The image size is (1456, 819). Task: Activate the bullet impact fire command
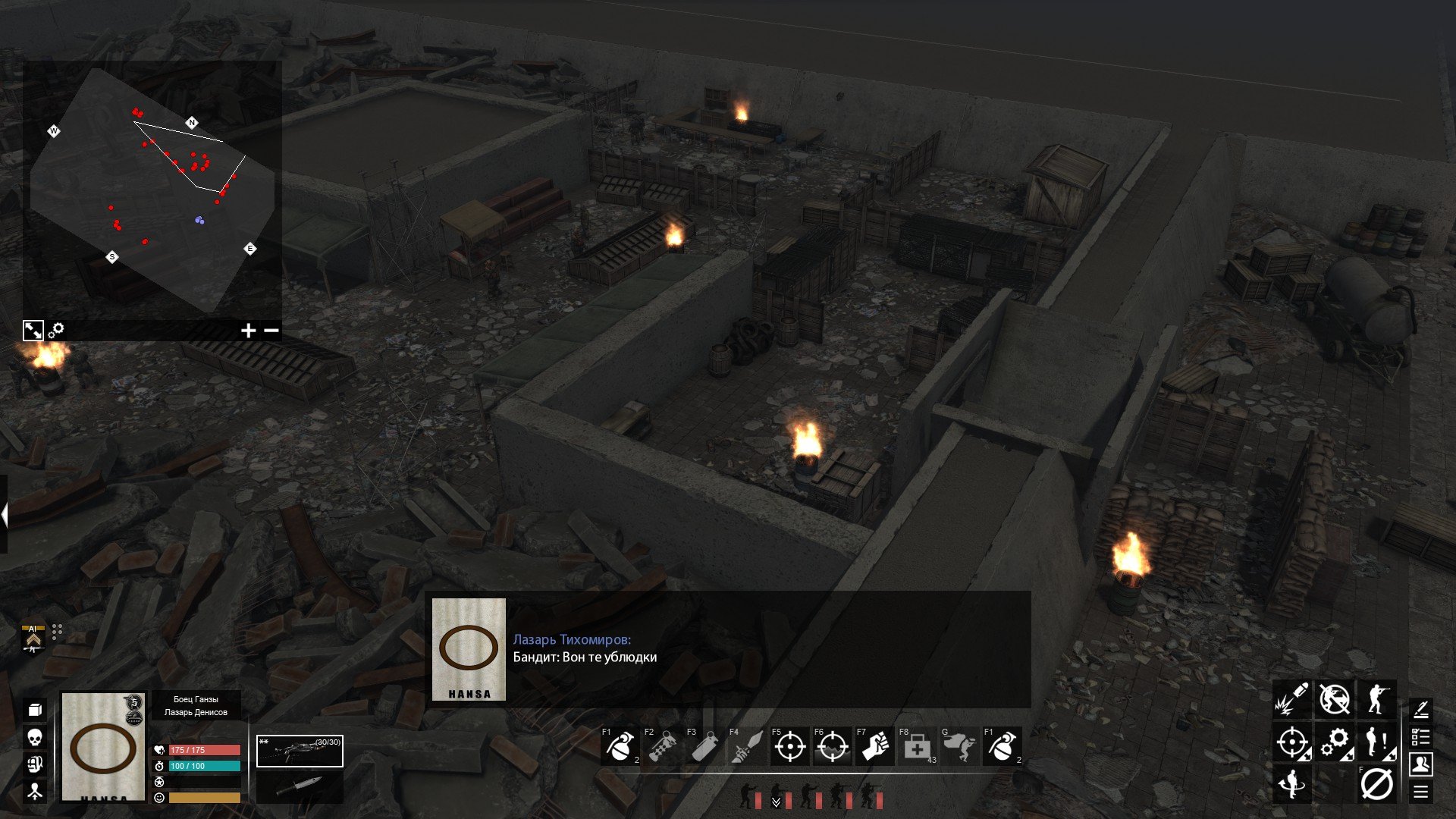point(1291,699)
